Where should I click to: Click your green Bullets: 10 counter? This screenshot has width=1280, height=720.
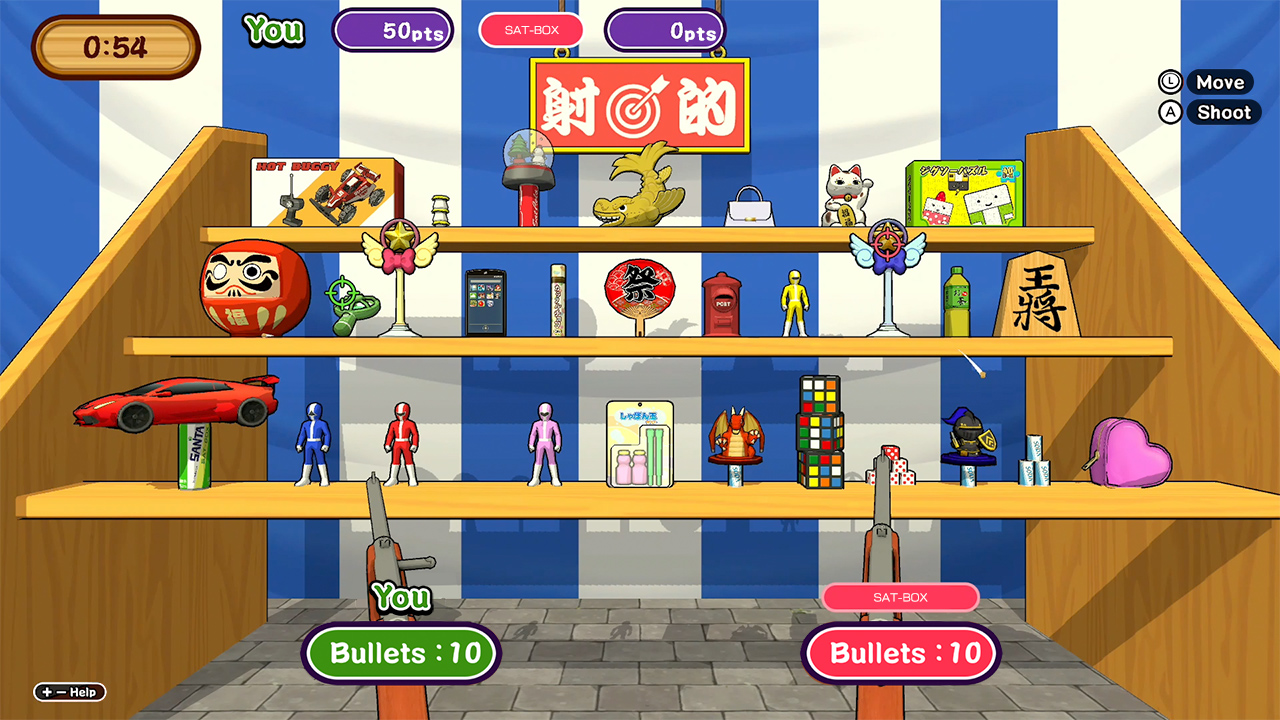coord(400,653)
